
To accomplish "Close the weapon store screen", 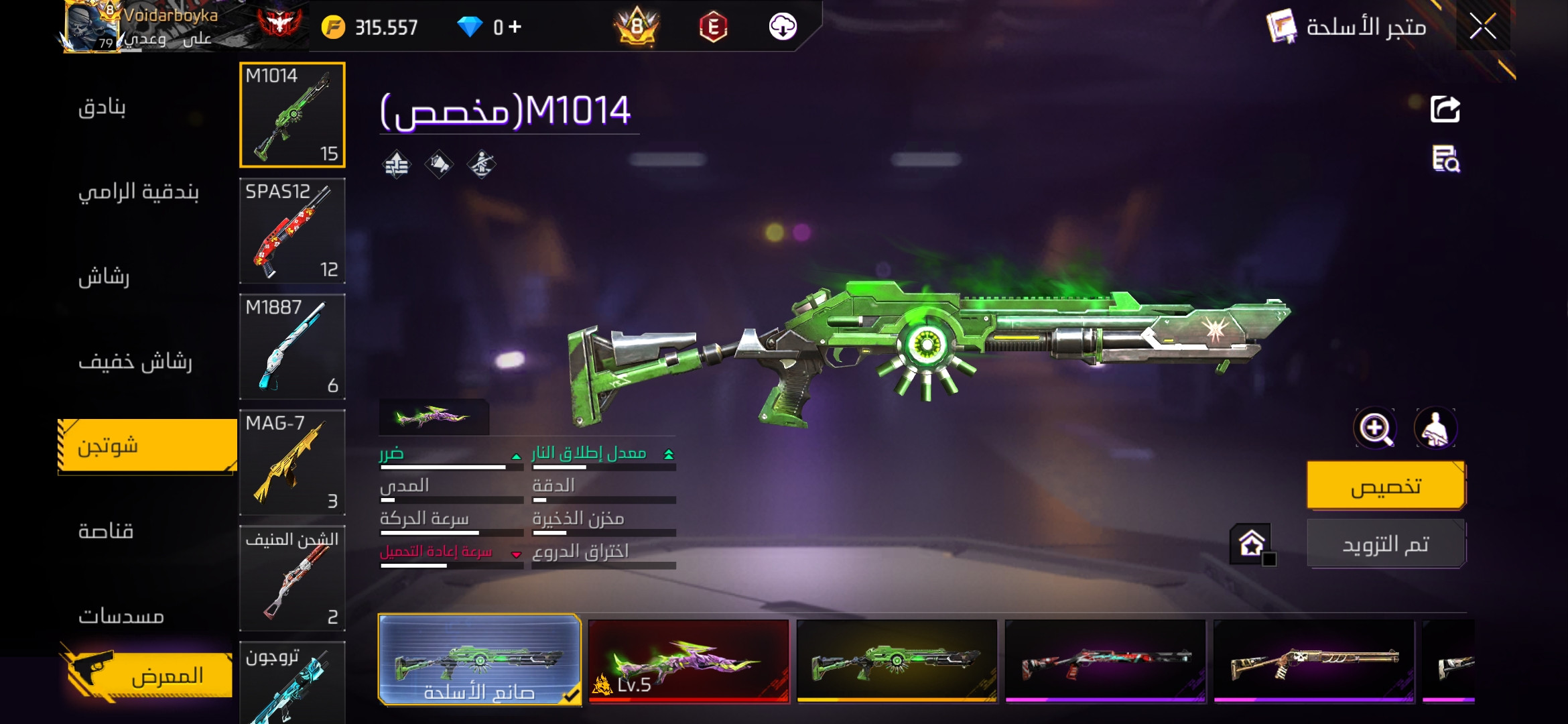I will click(1482, 27).
